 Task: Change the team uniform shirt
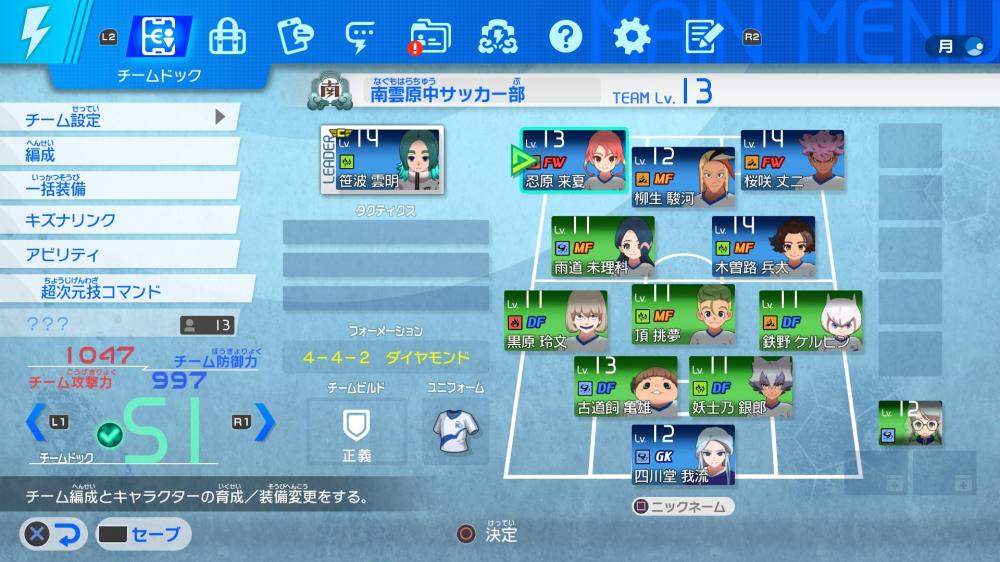[x=453, y=430]
